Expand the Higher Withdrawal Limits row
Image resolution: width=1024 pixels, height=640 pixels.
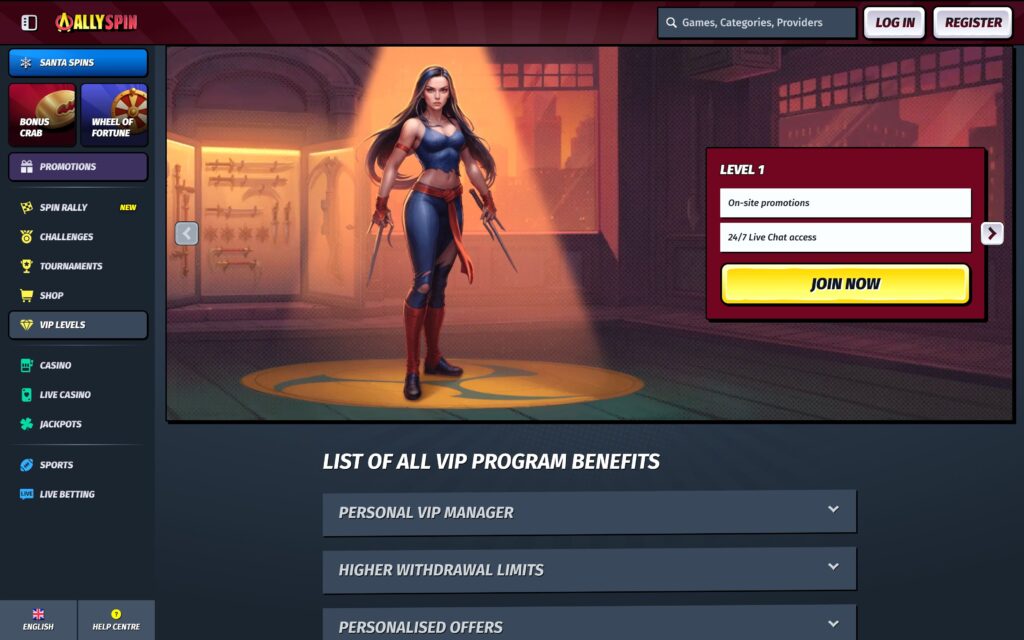[589, 569]
